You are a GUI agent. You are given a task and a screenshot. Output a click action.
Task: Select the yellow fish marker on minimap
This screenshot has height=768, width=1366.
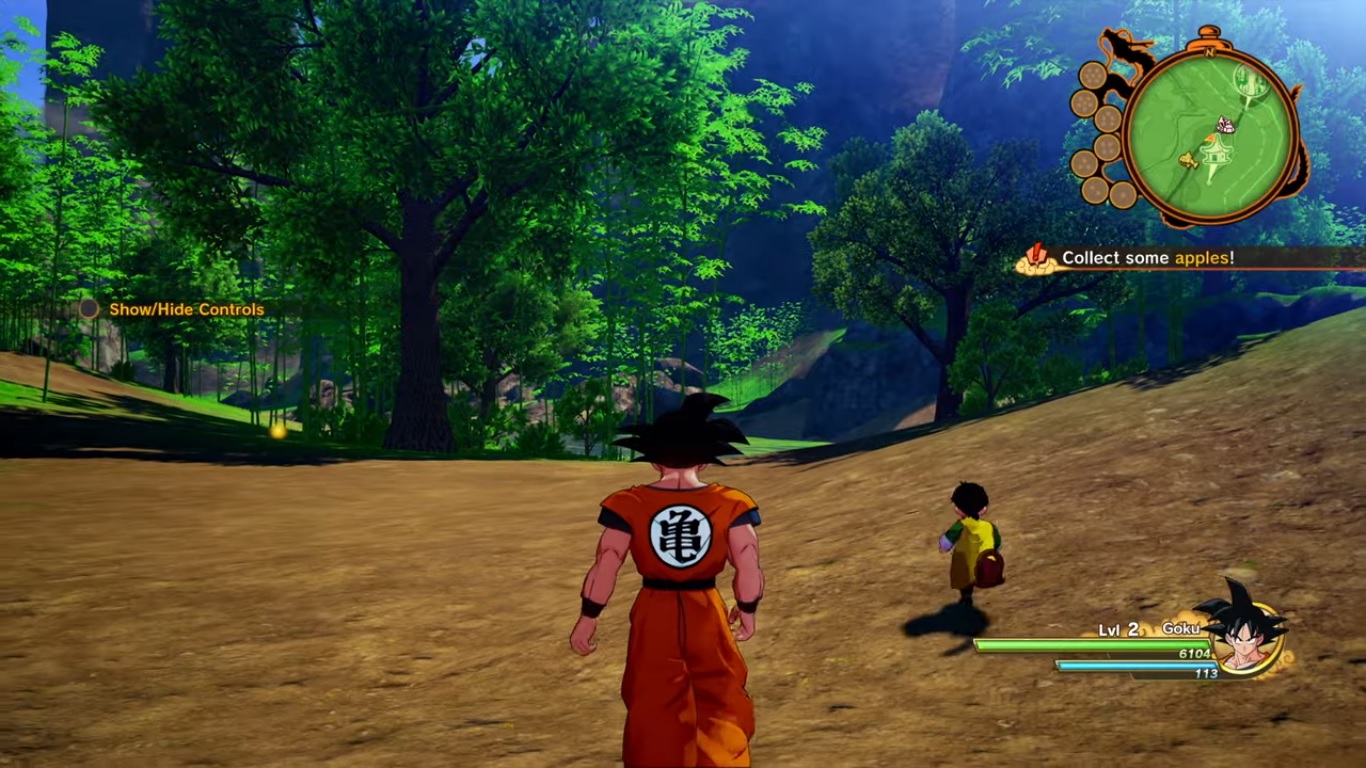tap(1189, 159)
